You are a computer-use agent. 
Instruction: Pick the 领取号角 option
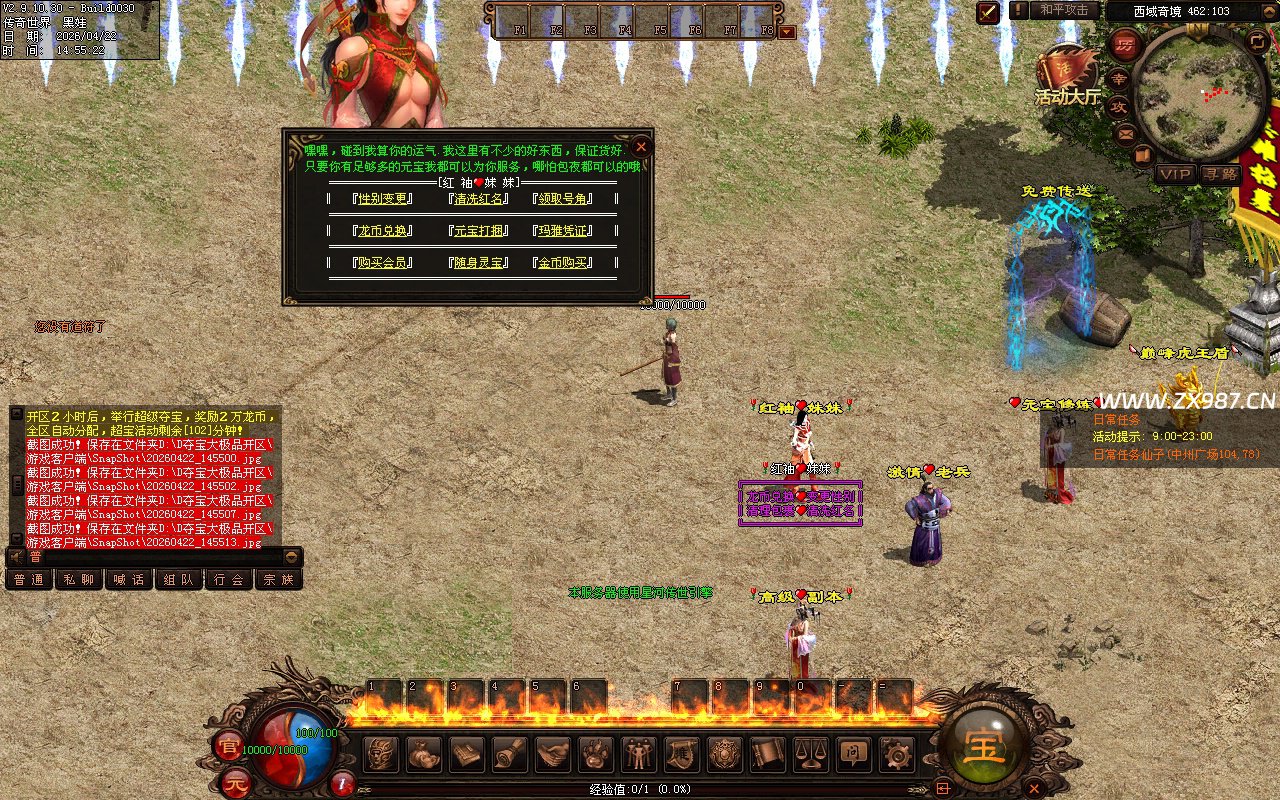[x=564, y=198]
